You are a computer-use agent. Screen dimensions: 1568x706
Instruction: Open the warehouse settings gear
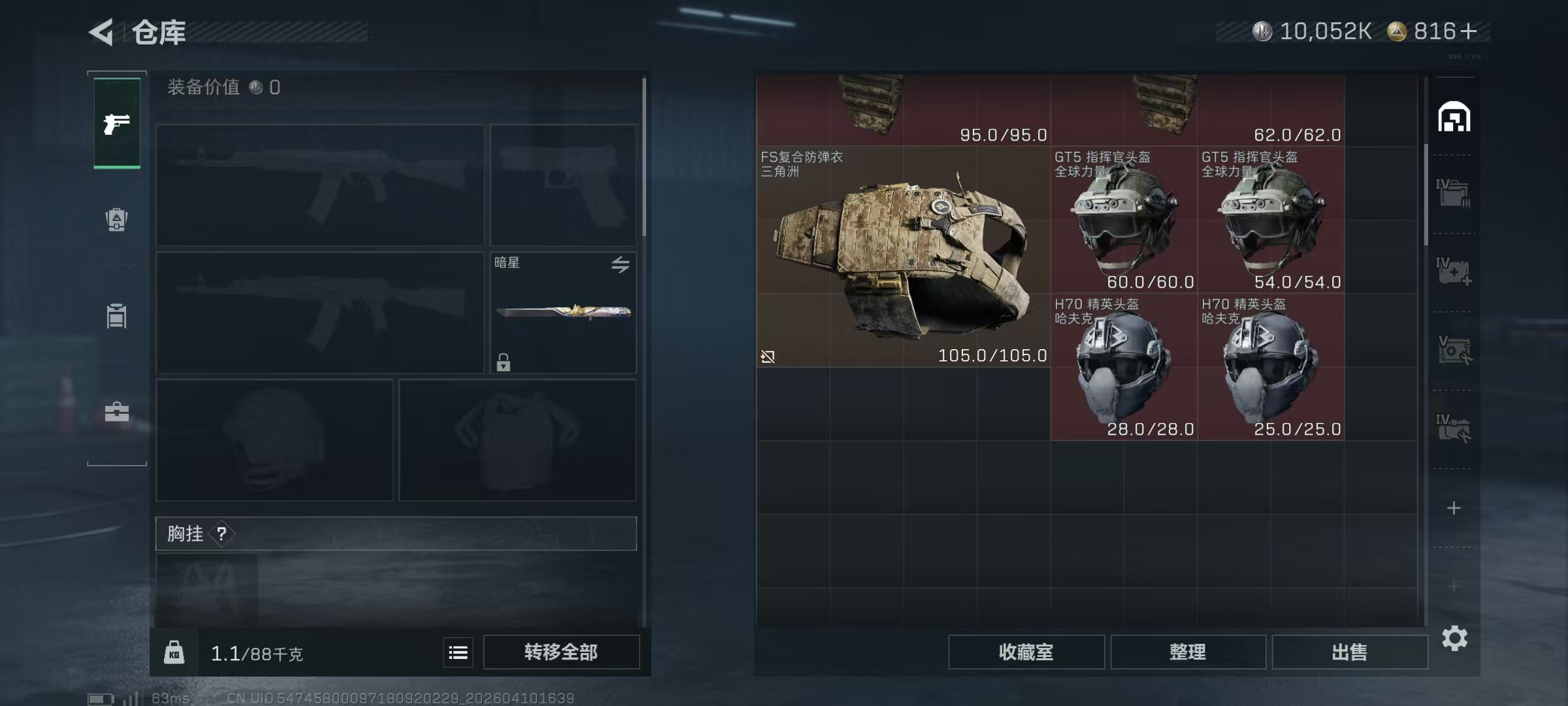(1454, 639)
